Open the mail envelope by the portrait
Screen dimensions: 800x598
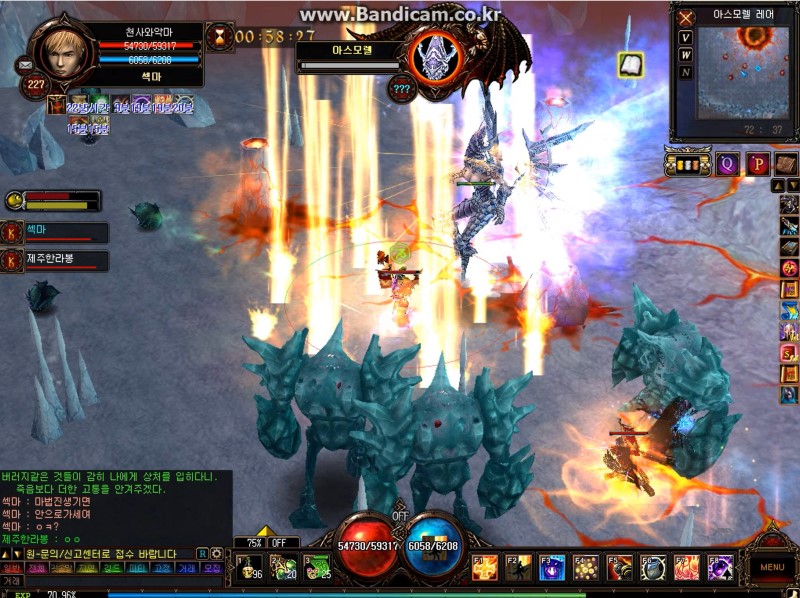[25, 66]
